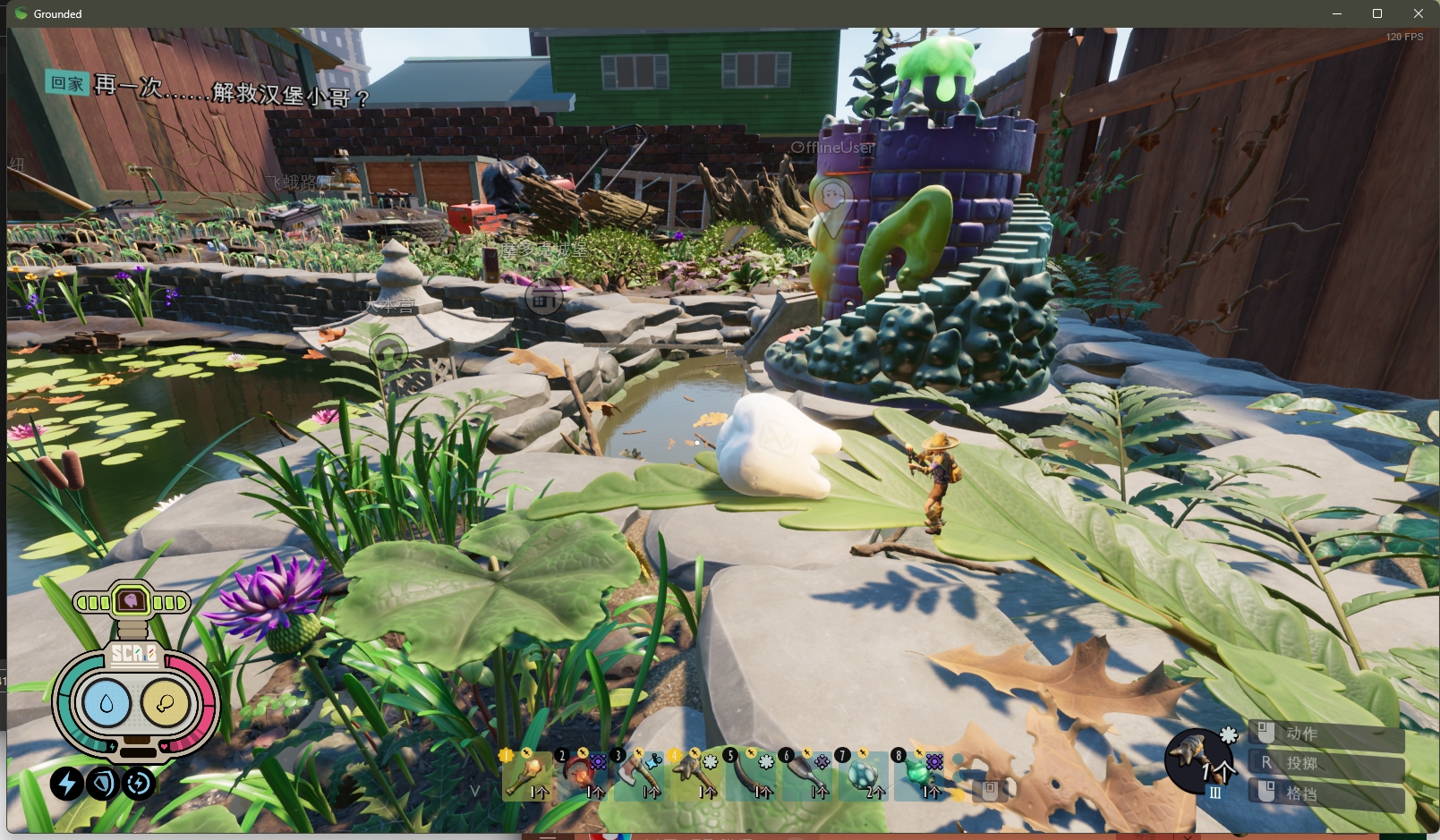Viewport: 1440px width, 840px height.
Task: Pick the curved tool in hotbar slot 5
Action: (751, 776)
